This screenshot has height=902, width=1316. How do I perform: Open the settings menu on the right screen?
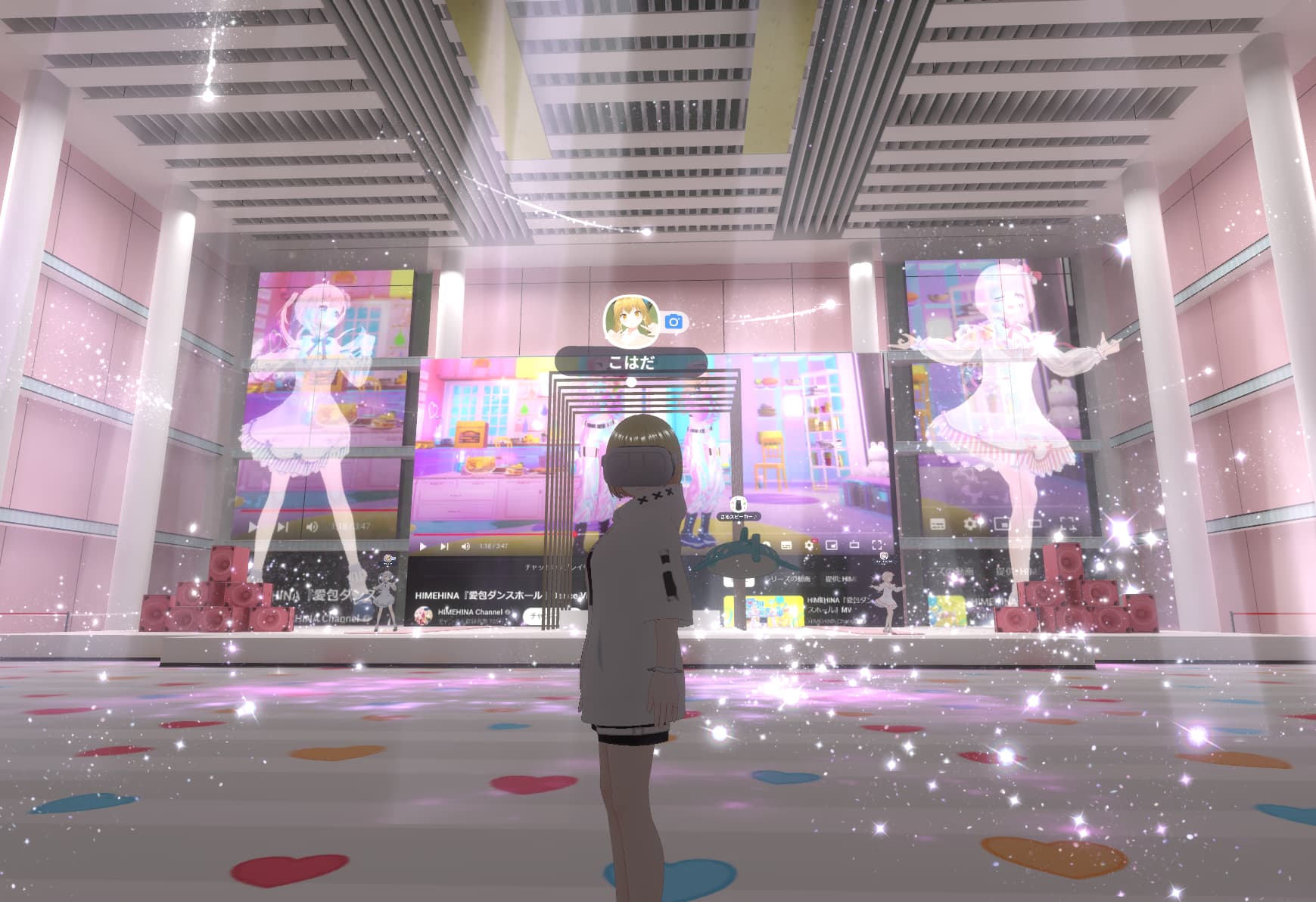pyautogui.click(x=971, y=524)
